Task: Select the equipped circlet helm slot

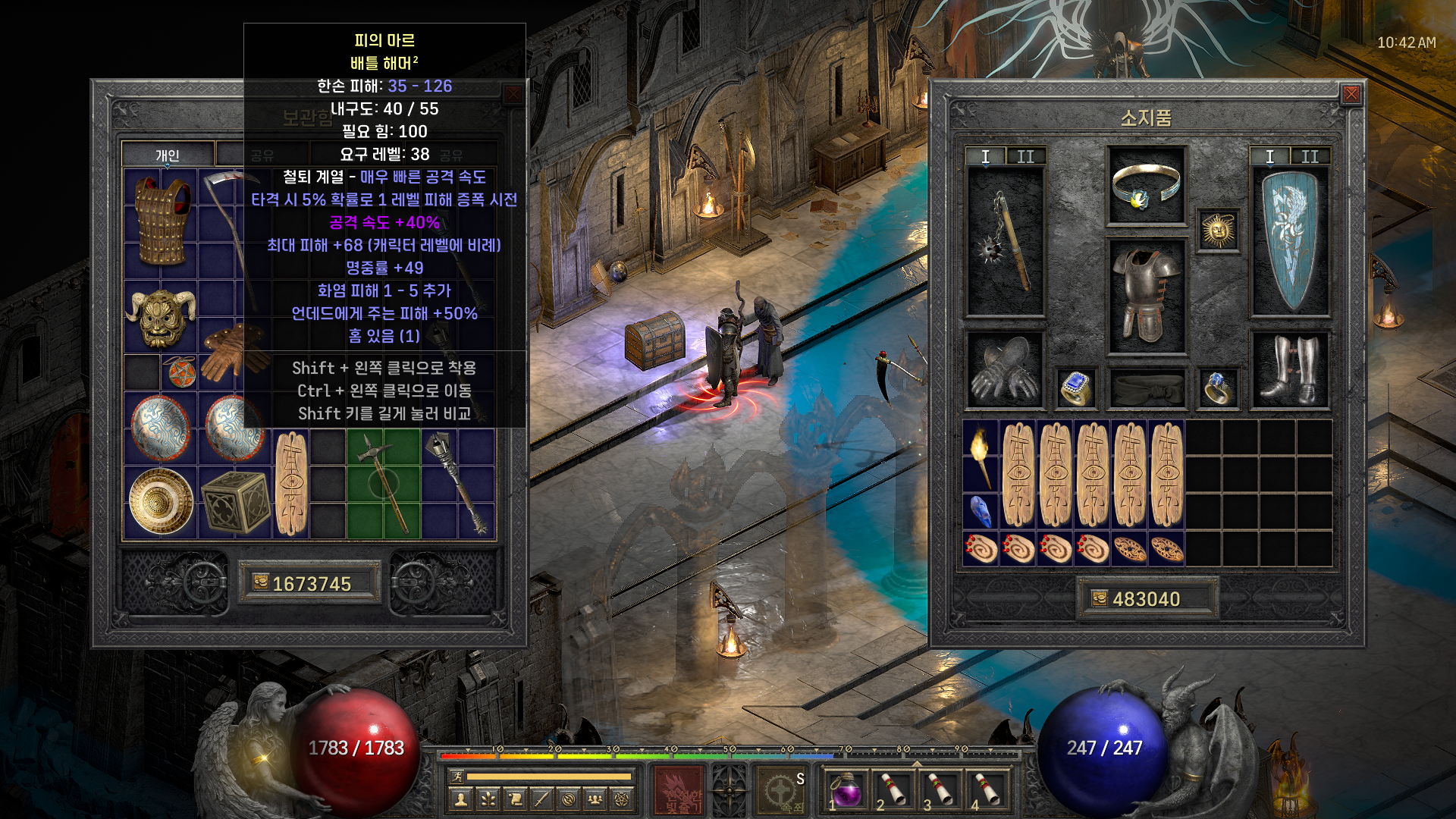Action: point(1146,187)
